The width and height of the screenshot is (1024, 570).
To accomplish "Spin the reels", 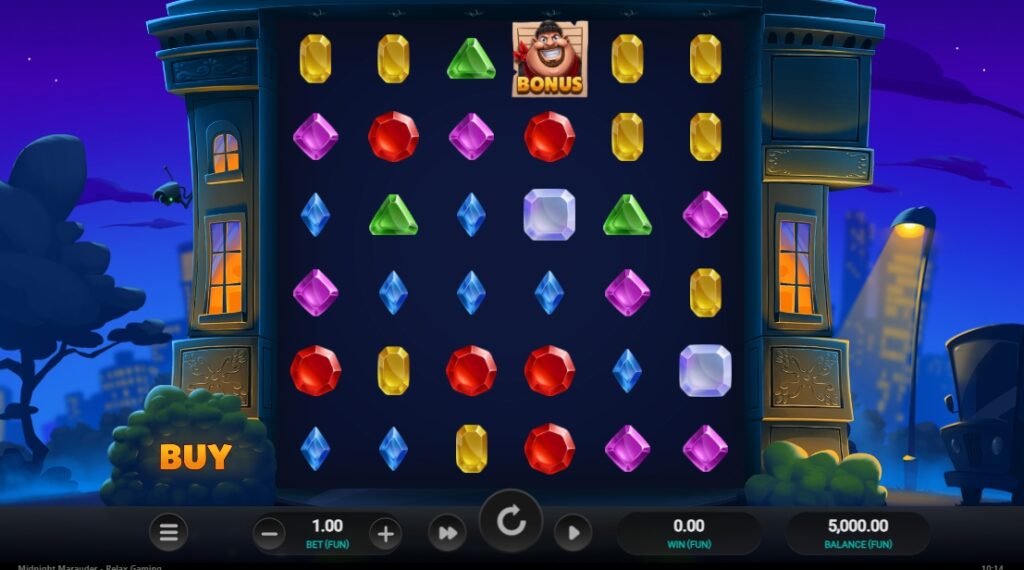I will click(511, 522).
